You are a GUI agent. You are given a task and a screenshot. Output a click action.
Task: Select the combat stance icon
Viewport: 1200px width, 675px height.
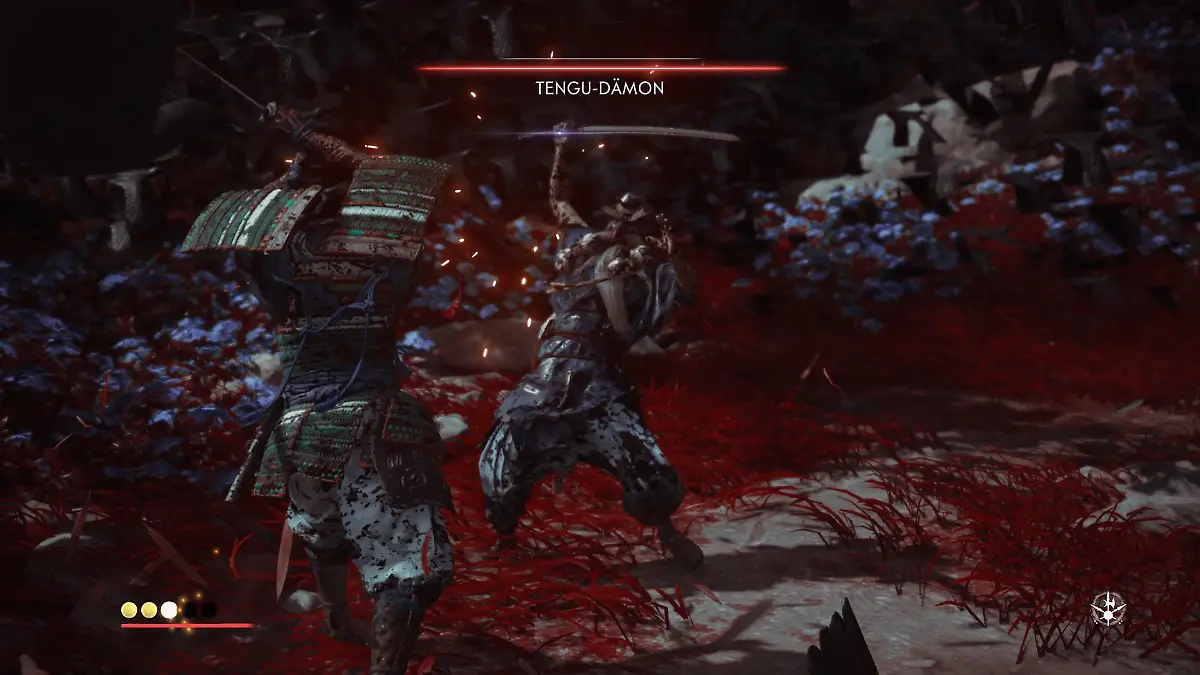click(1108, 609)
